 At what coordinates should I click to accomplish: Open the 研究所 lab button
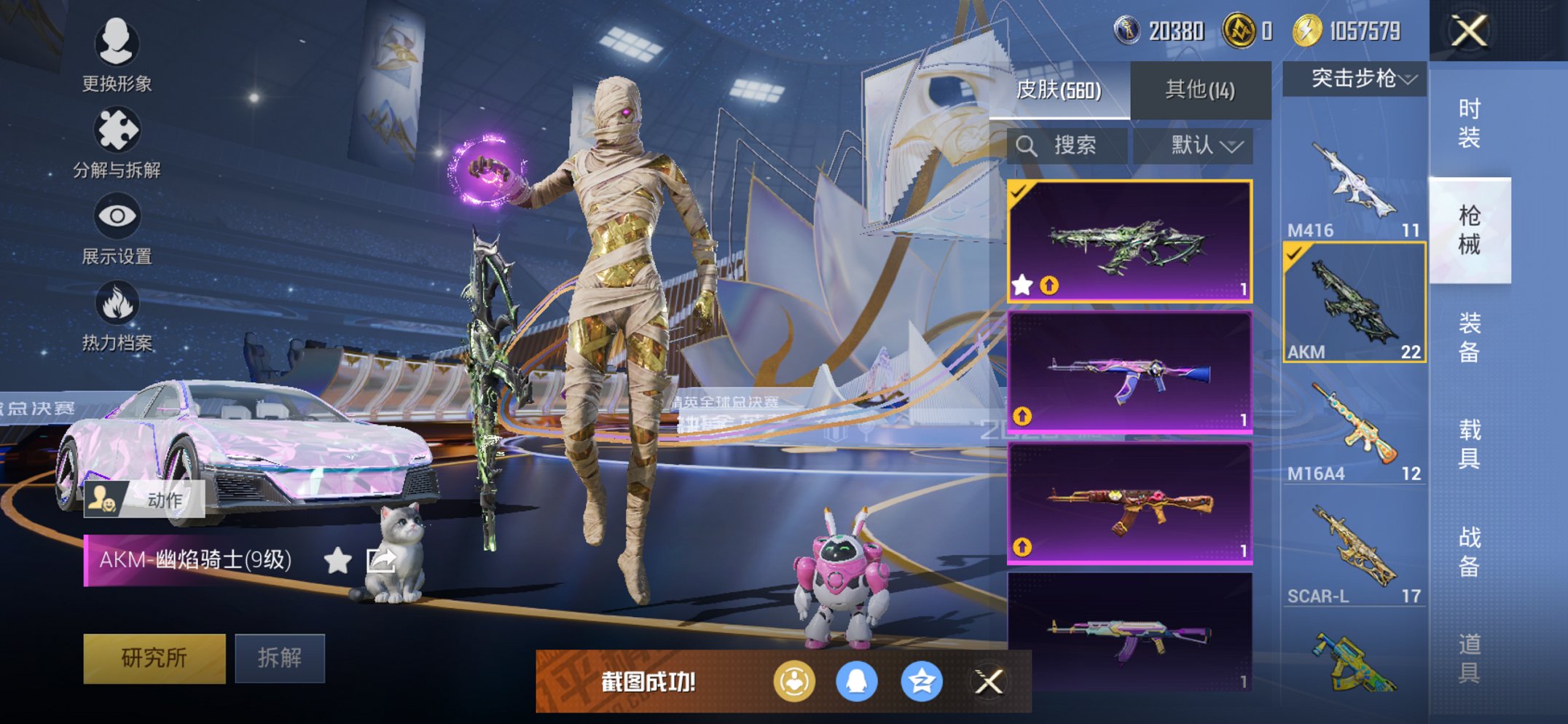(x=154, y=658)
